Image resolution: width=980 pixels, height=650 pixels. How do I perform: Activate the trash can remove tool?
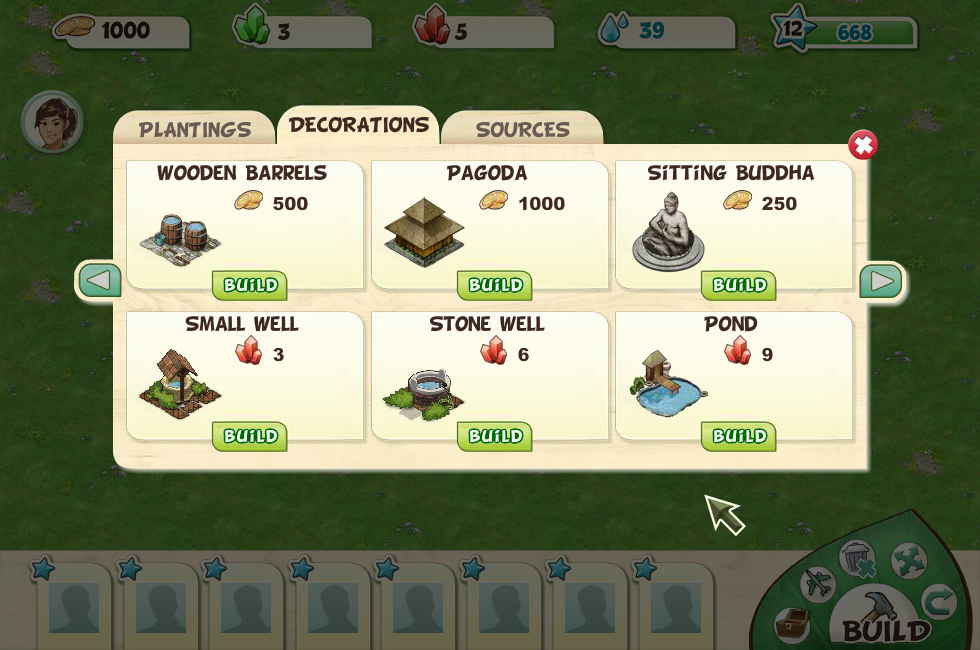[x=857, y=559]
